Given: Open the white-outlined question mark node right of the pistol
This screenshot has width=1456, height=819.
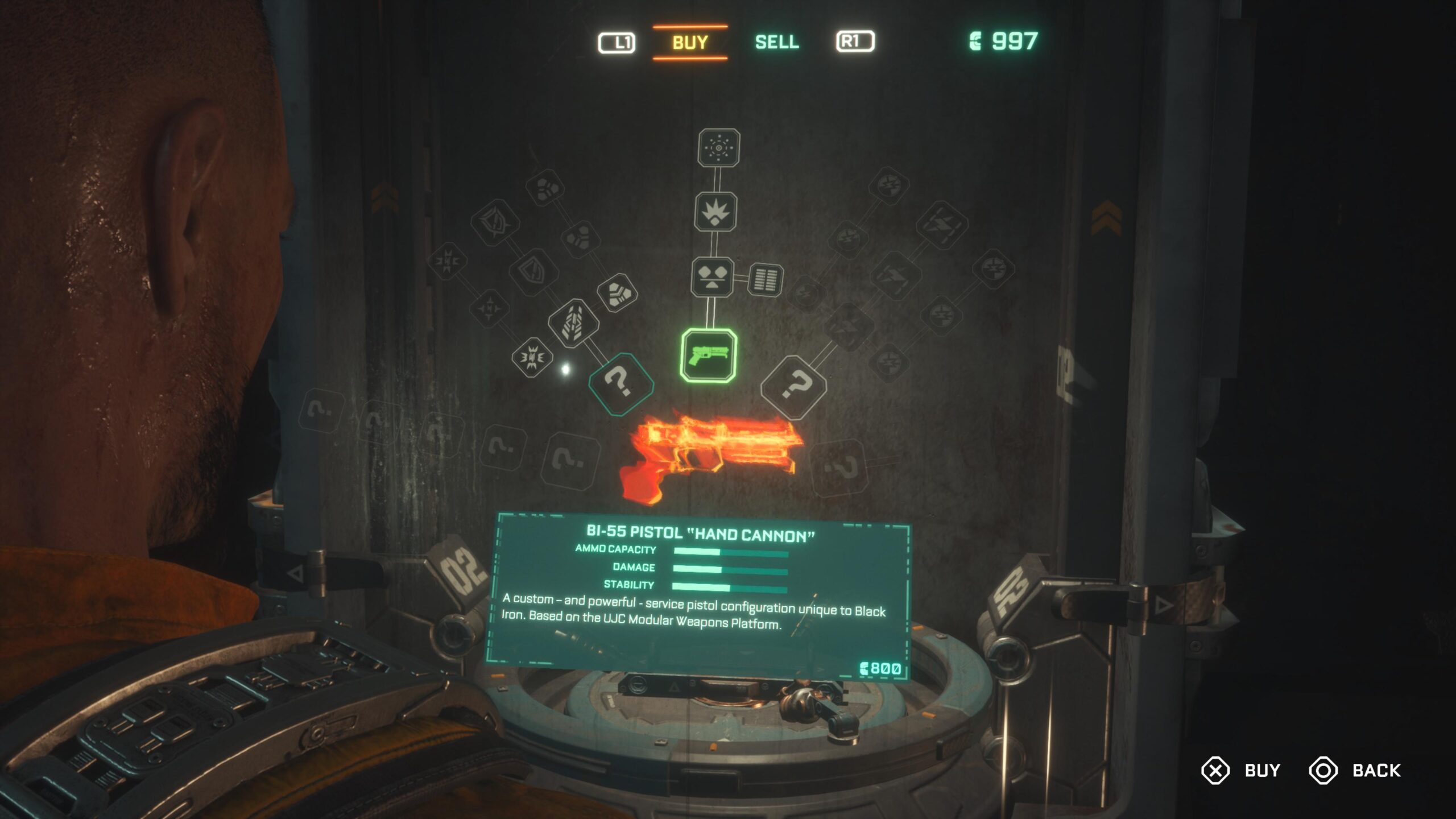Looking at the screenshot, I should click(x=794, y=387).
